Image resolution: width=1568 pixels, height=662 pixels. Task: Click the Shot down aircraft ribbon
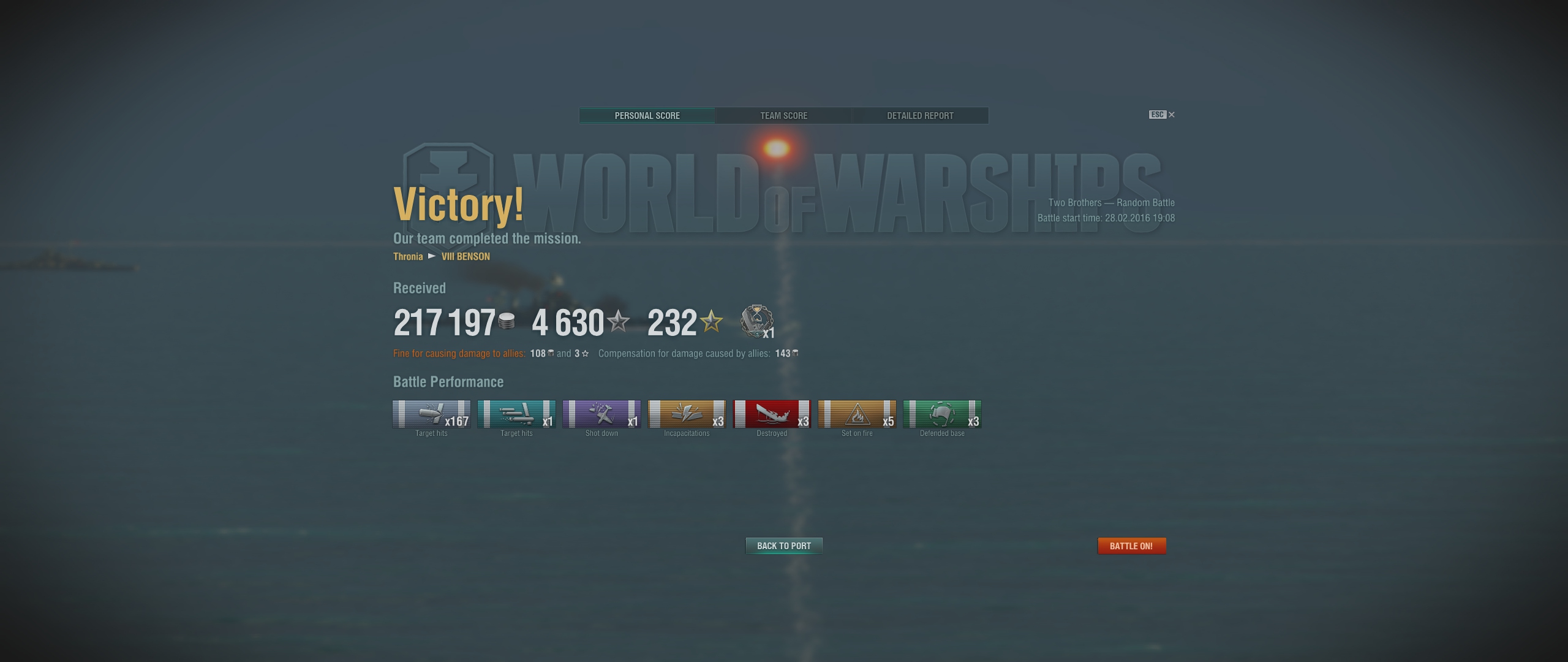(601, 414)
